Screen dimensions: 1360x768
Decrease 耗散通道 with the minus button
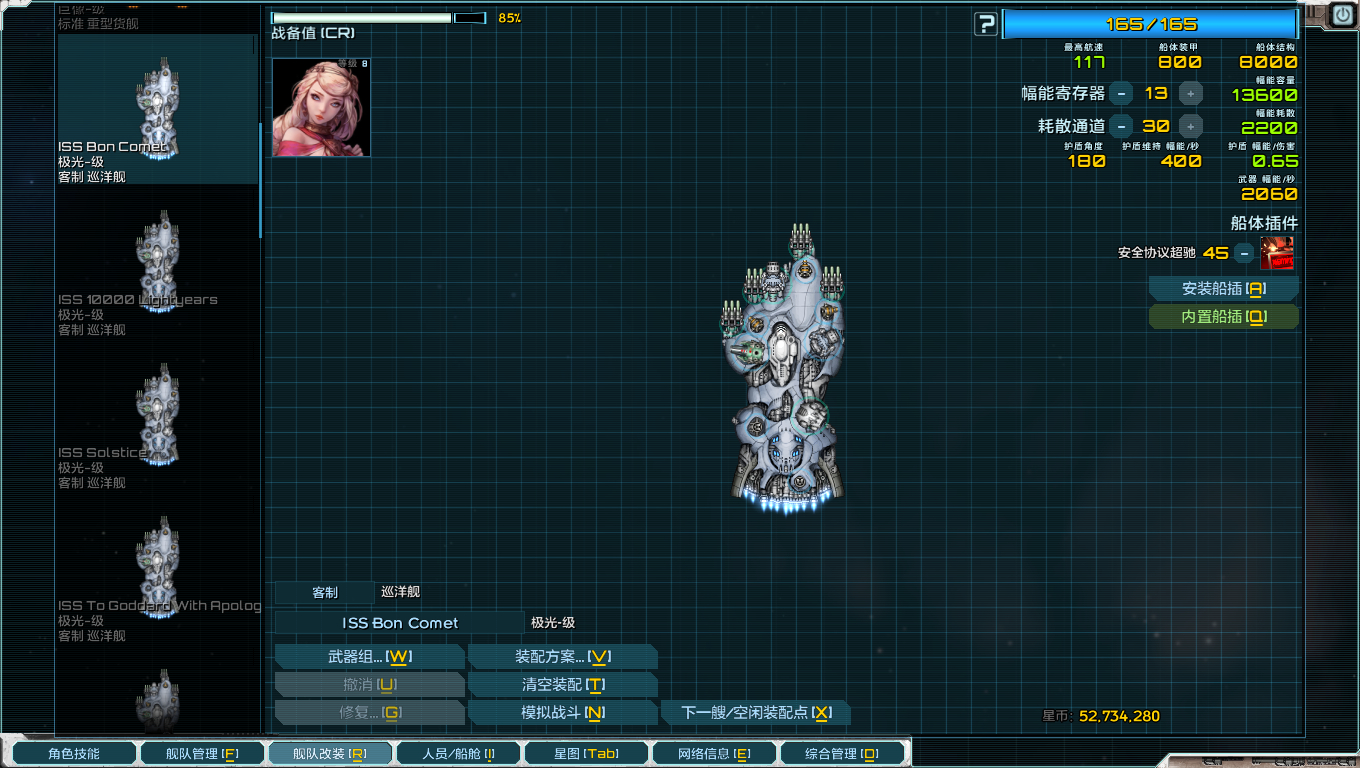(1122, 126)
